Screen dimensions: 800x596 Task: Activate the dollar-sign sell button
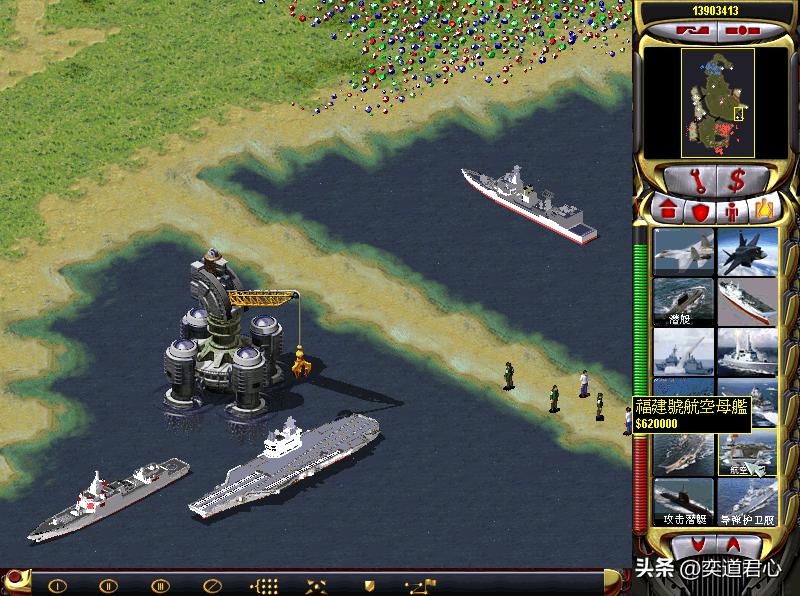tap(737, 181)
